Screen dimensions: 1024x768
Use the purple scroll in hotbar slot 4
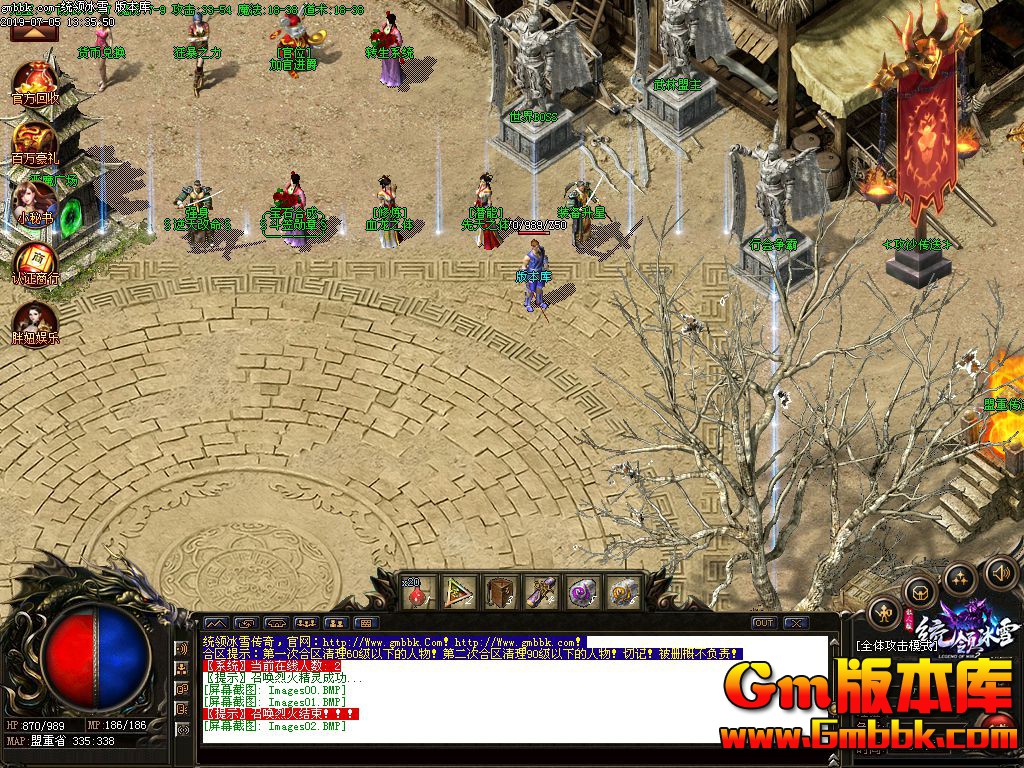(541, 593)
